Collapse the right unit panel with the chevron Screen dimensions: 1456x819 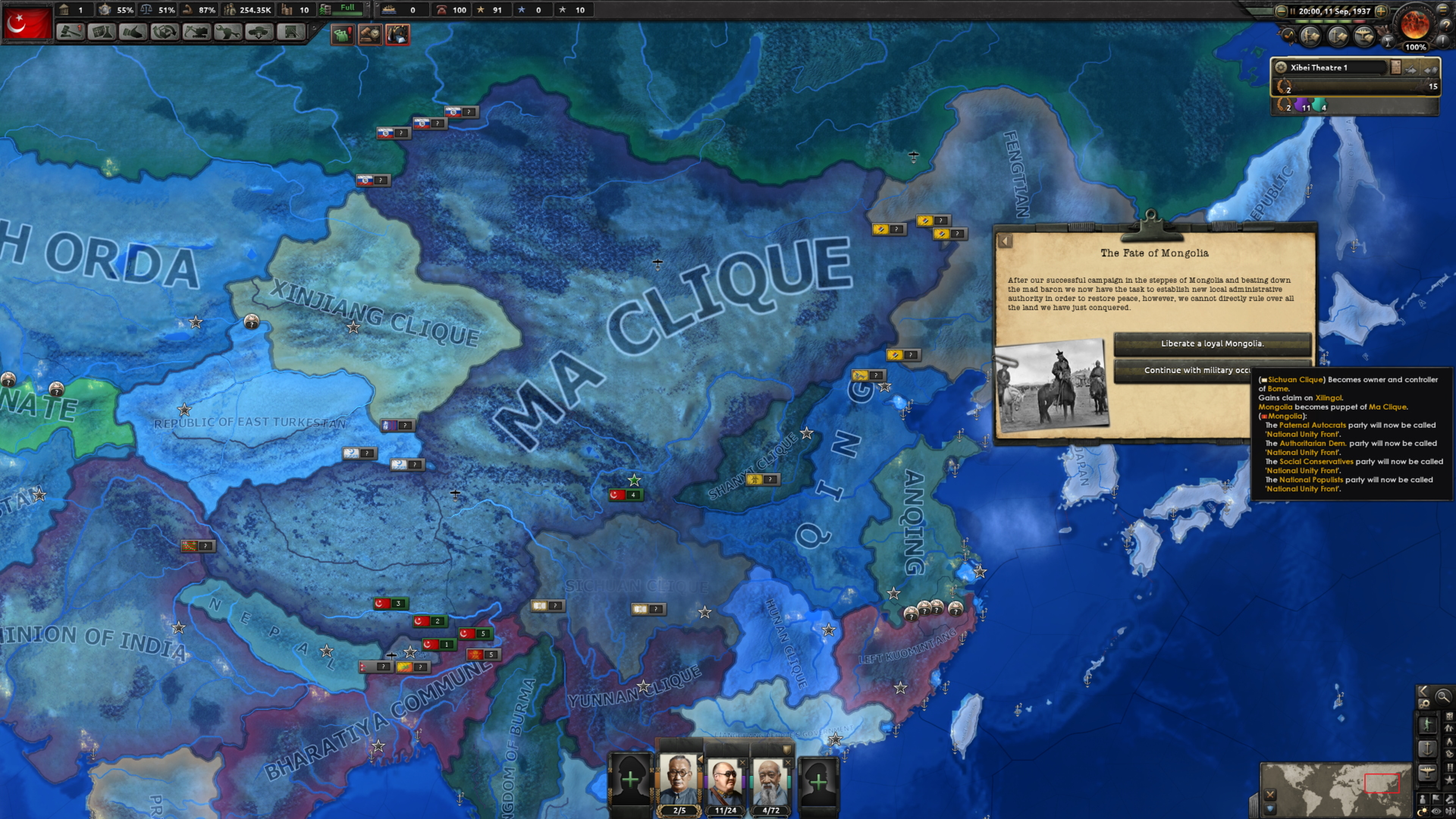[1423, 692]
